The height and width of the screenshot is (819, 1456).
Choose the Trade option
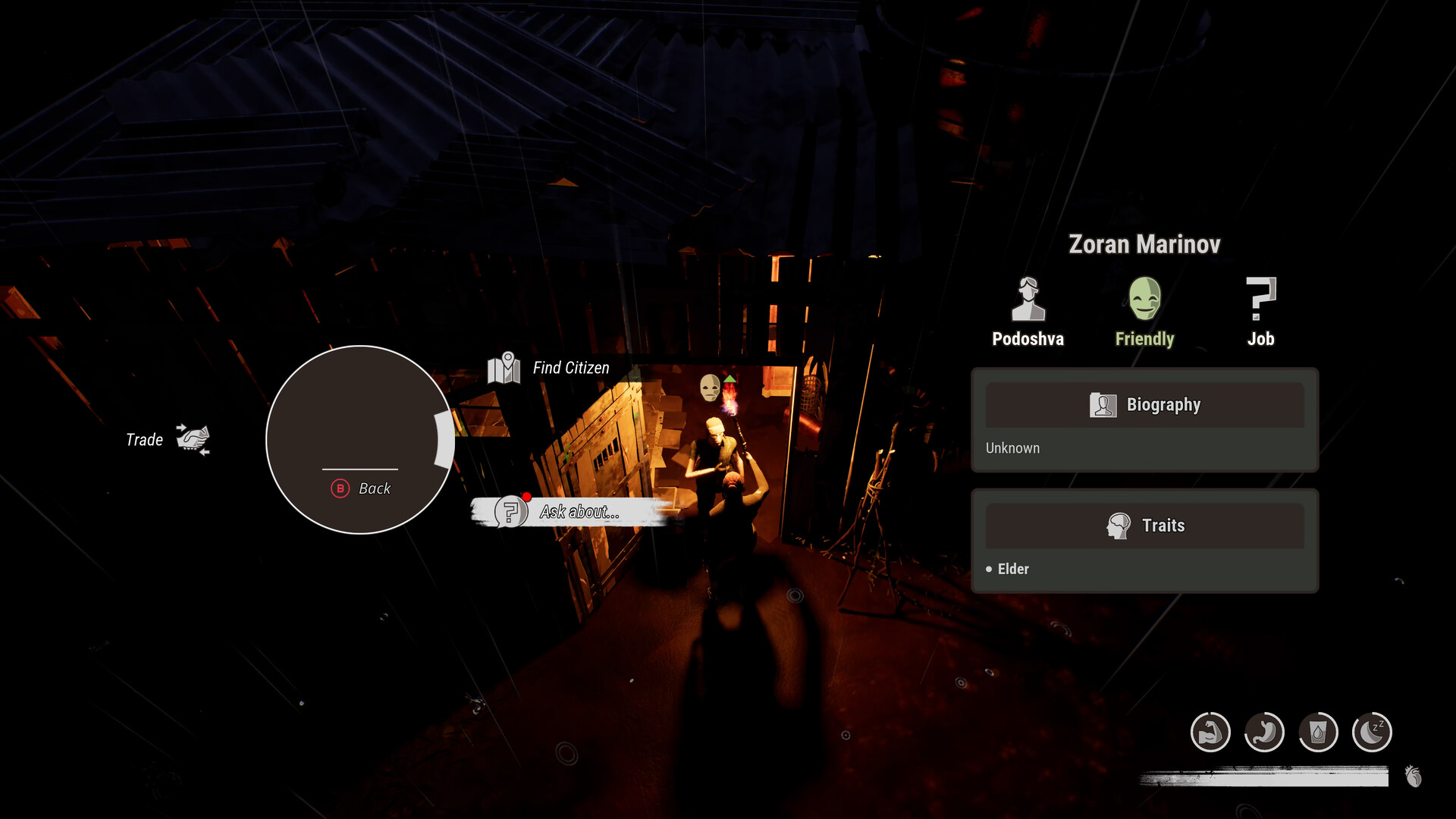pyautogui.click(x=168, y=440)
